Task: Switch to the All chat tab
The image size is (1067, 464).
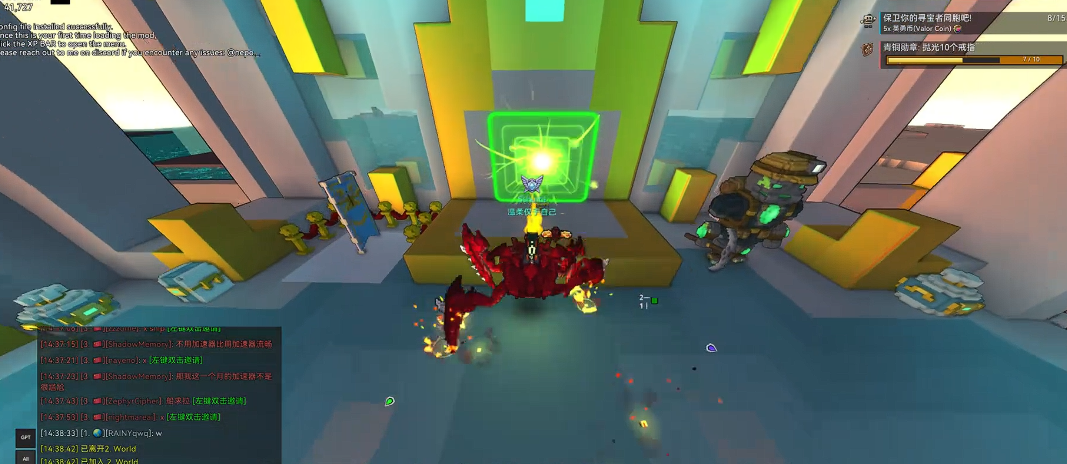Action: point(25,458)
